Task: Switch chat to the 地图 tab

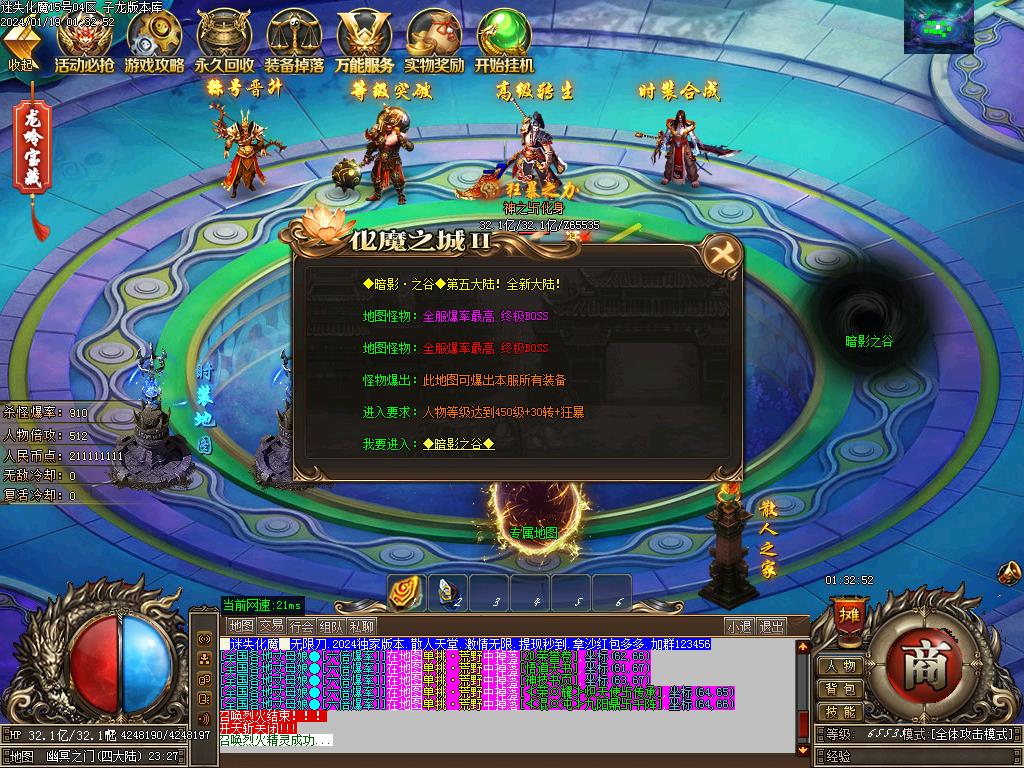Action: [x=240, y=626]
